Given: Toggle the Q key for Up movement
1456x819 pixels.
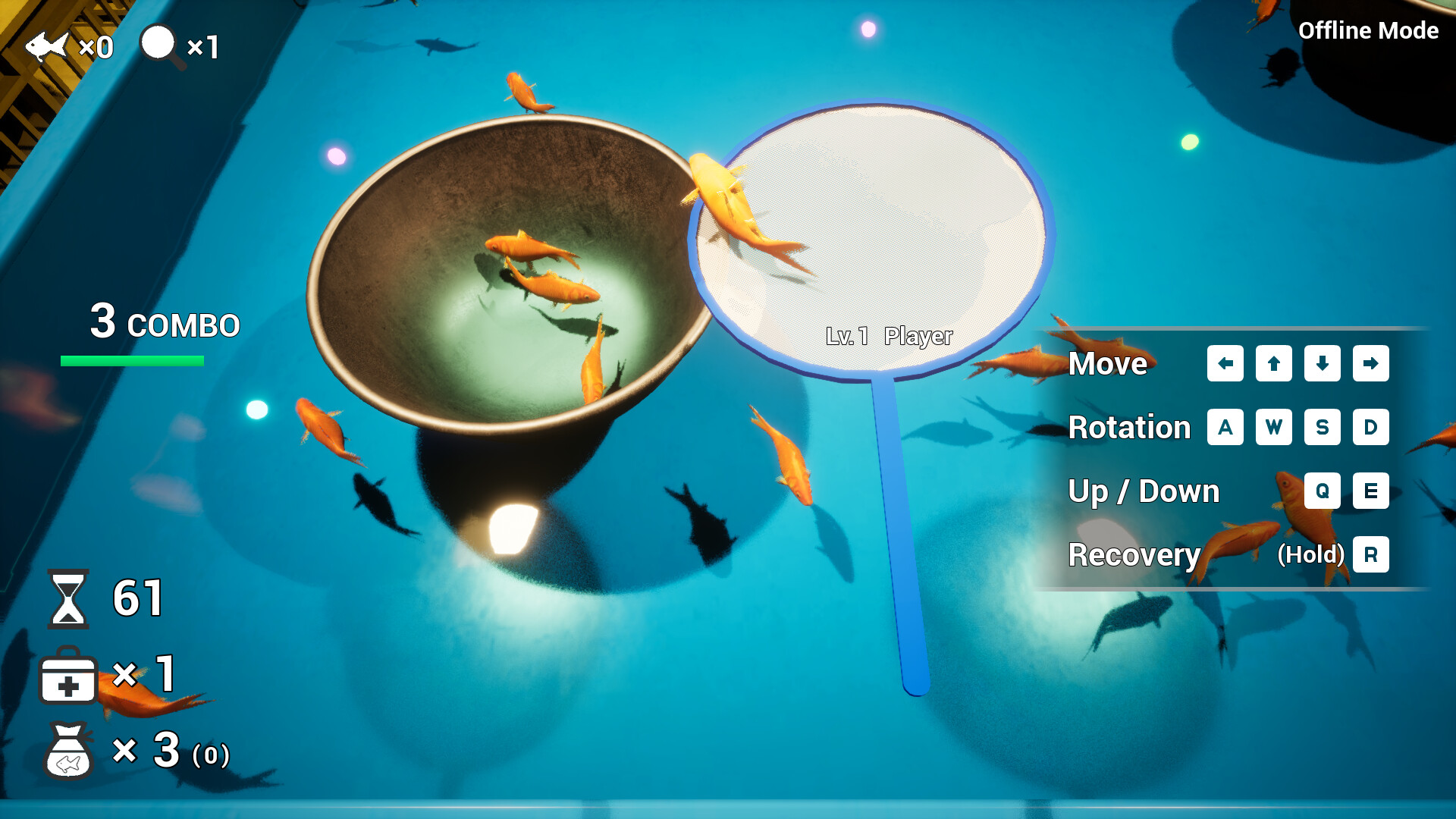Looking at the screenshot, I should tap(1323, 491).
